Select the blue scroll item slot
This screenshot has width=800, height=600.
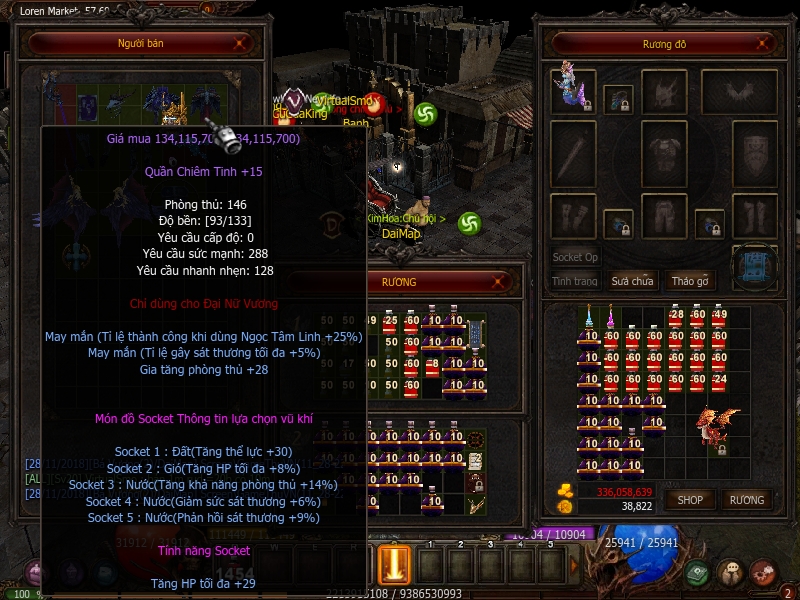point(754,266)
